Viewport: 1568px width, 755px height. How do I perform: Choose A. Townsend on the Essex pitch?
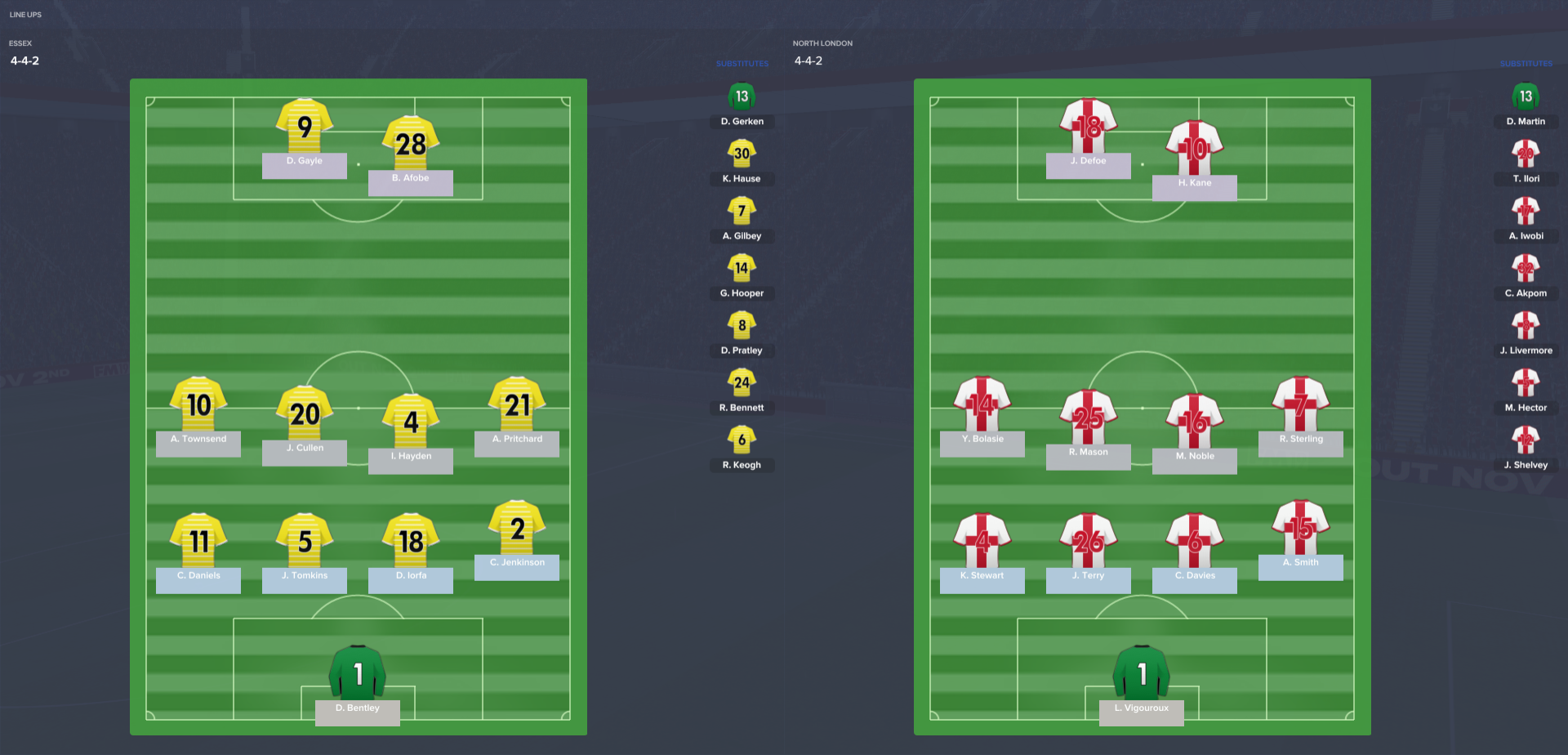point(198,405)
